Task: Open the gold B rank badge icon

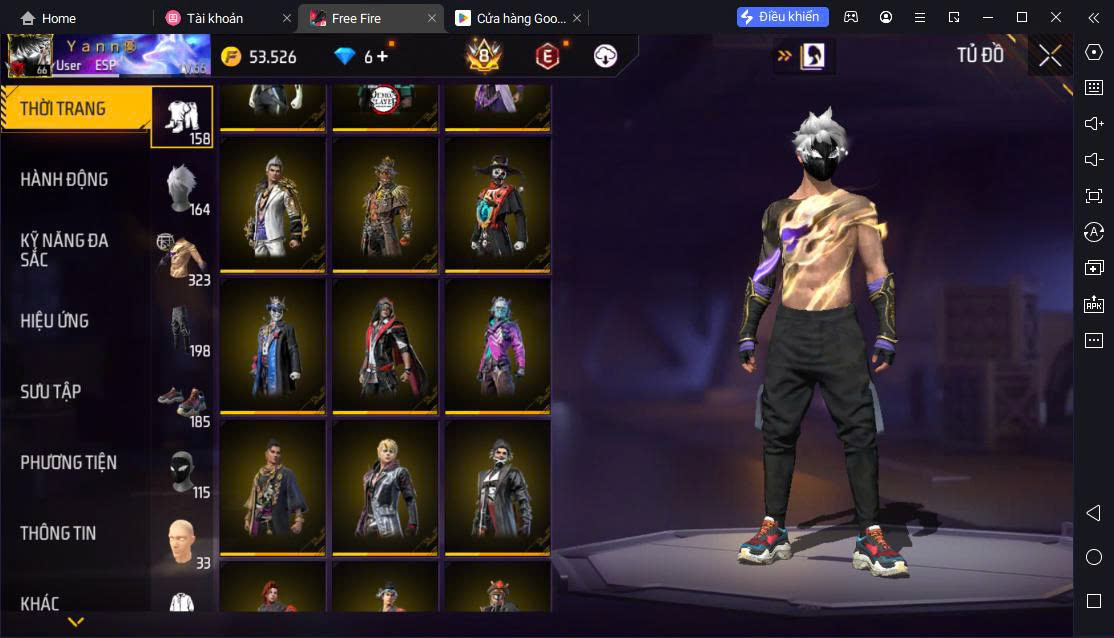Action: click(484, 56)
